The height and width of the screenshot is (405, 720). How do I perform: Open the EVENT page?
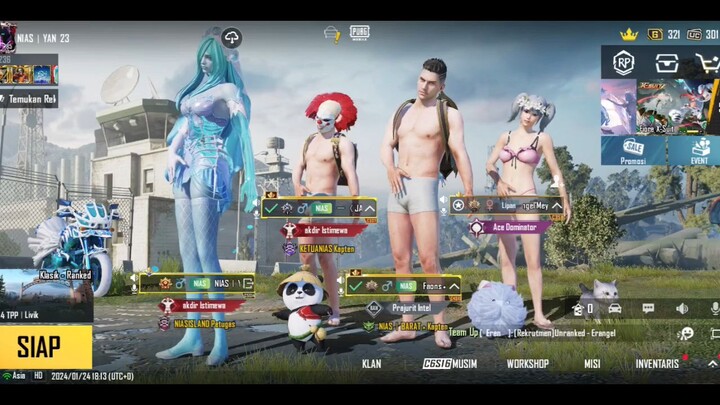[x=699, y=151]
